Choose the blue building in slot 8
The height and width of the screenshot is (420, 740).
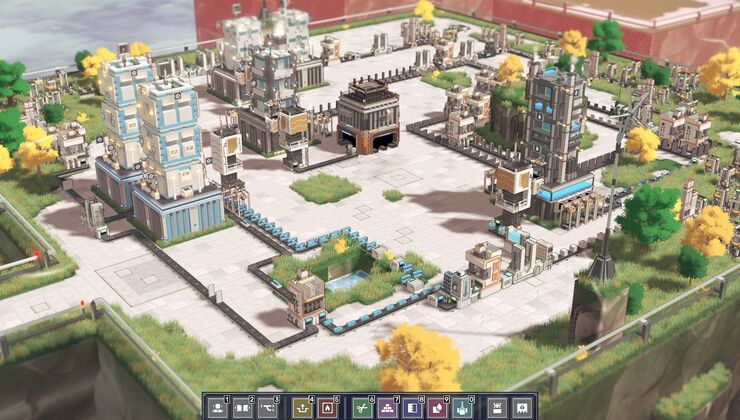pos(411,407)
